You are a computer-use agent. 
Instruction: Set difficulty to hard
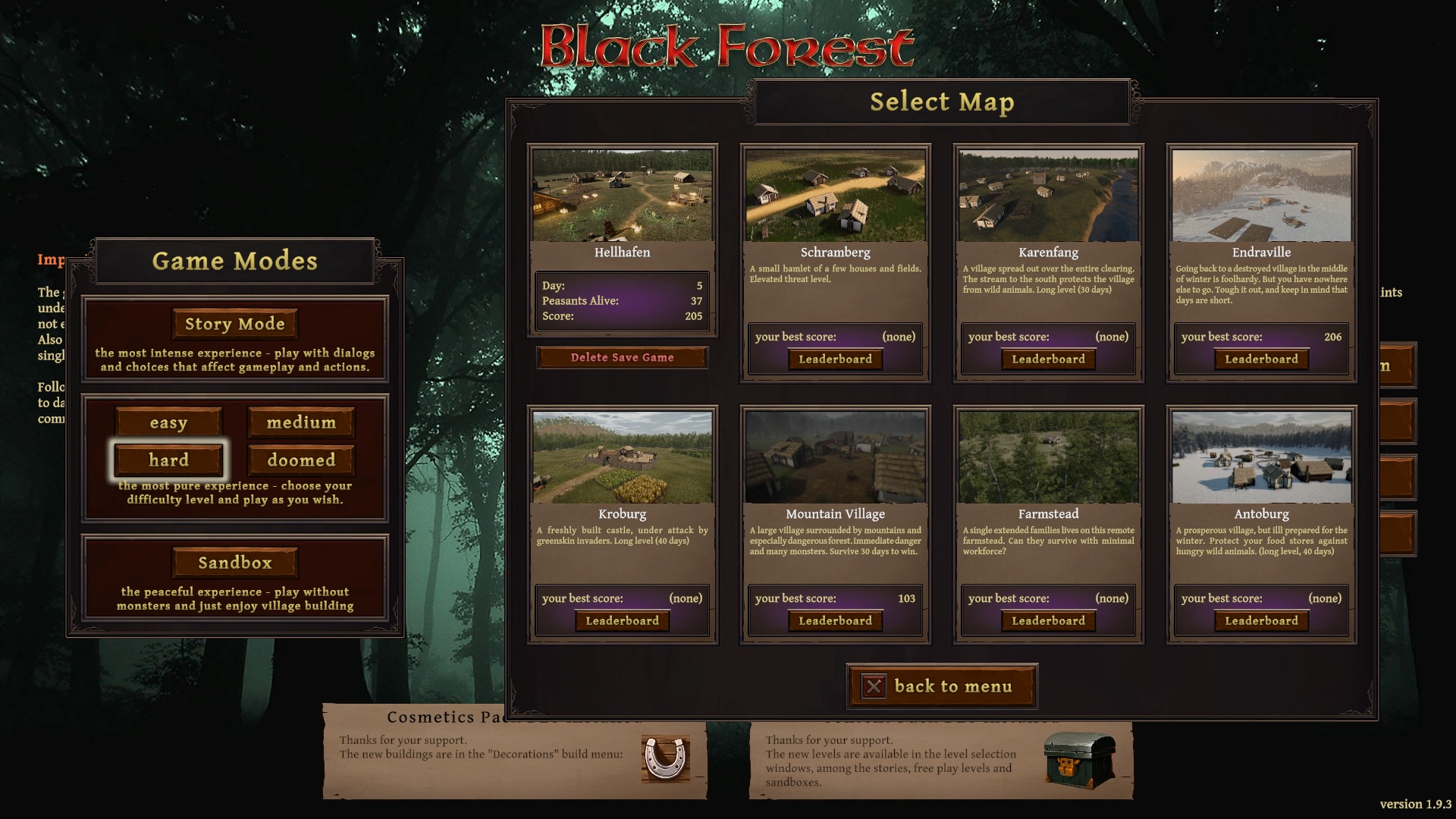point(168,460)
